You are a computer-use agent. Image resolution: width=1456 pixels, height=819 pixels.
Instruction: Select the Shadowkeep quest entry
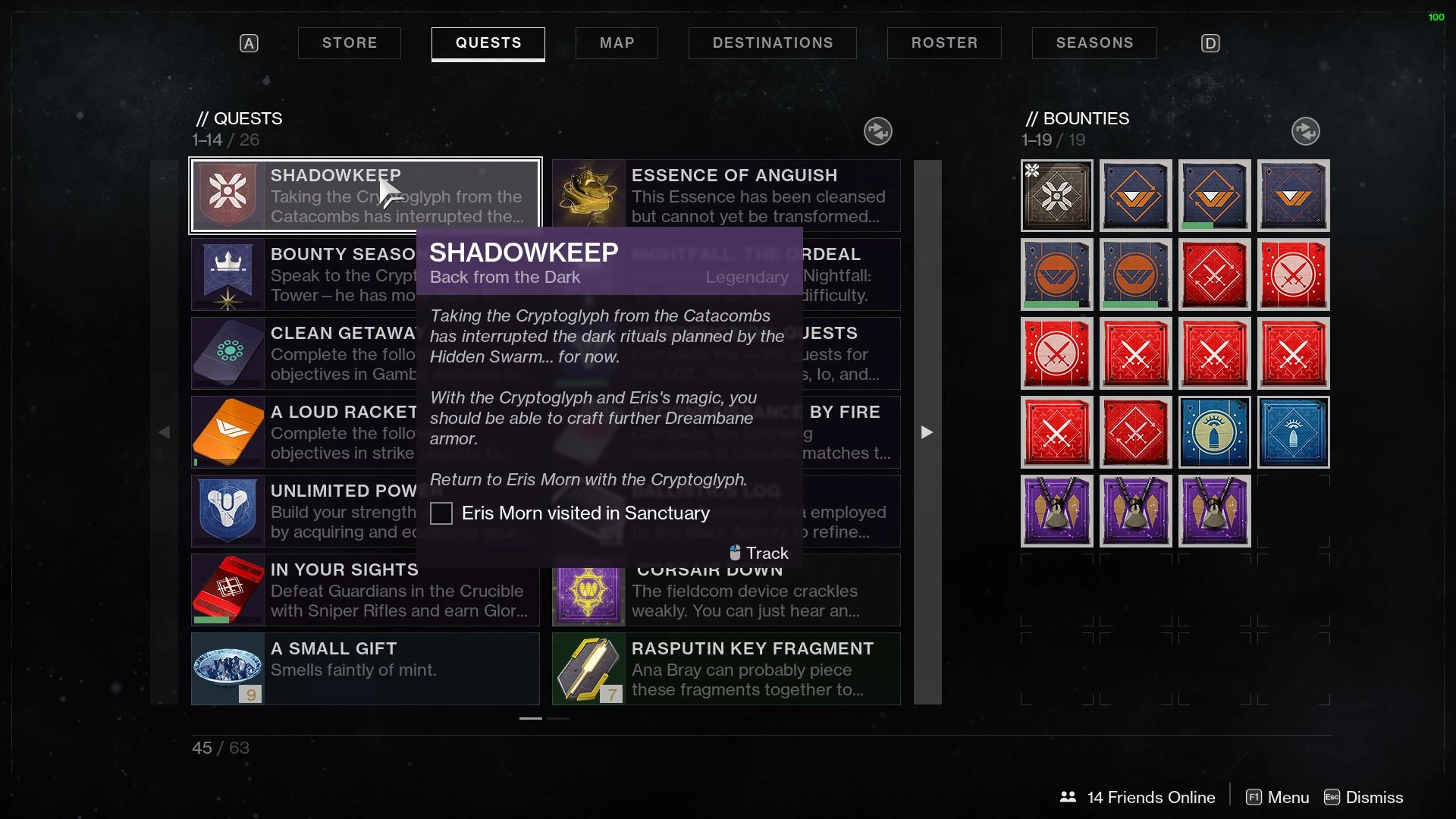pos(365,196)
